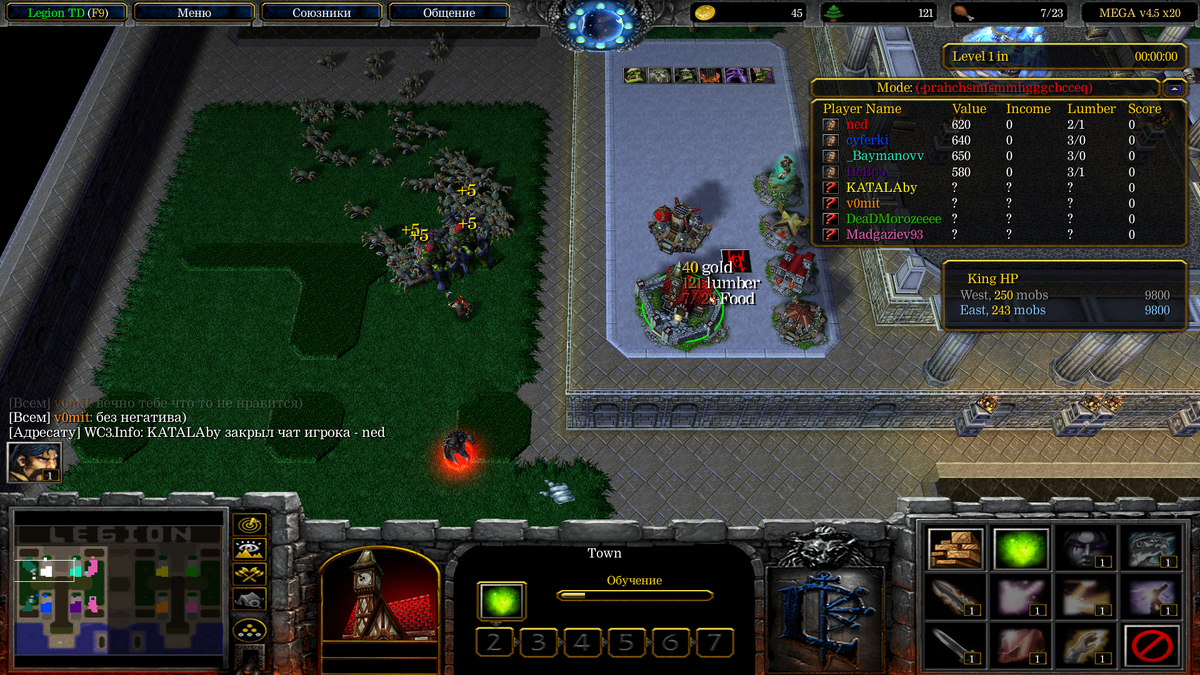Select the lumber planks command icon
1200x675 pixels.
point(955,549)
